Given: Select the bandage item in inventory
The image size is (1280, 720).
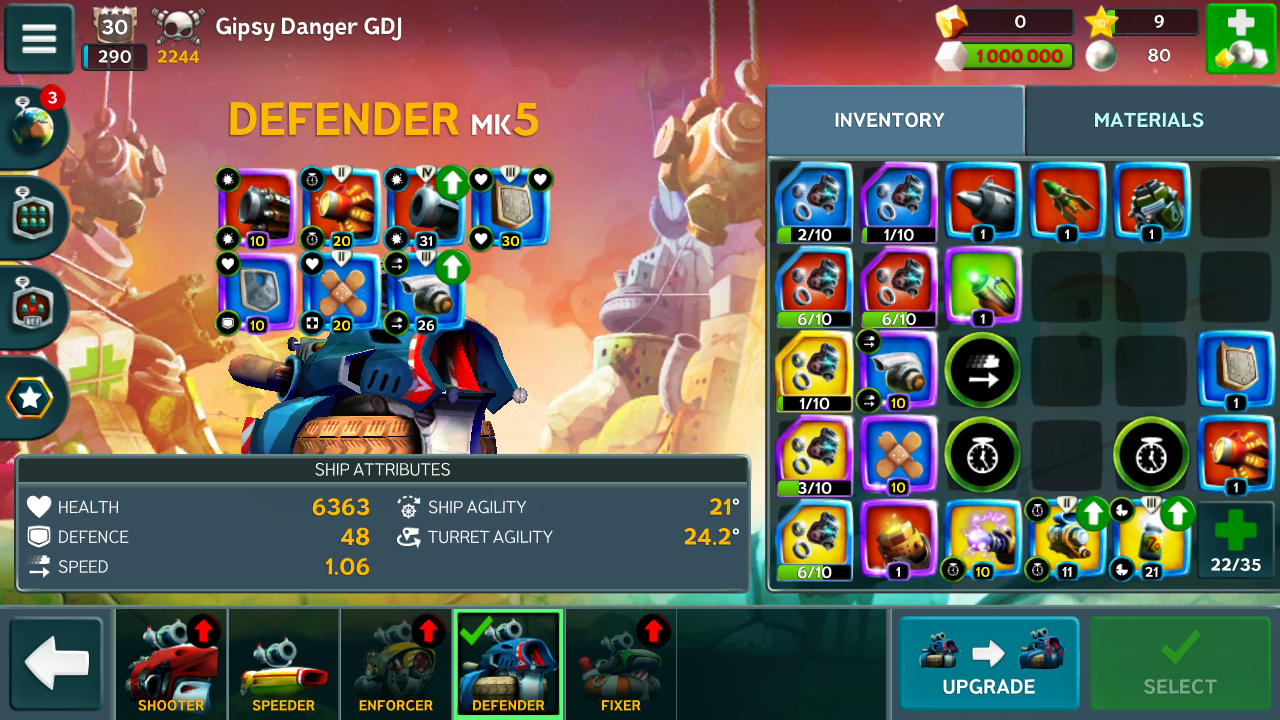Looking at the screenshot, I should tap(899, 455).
